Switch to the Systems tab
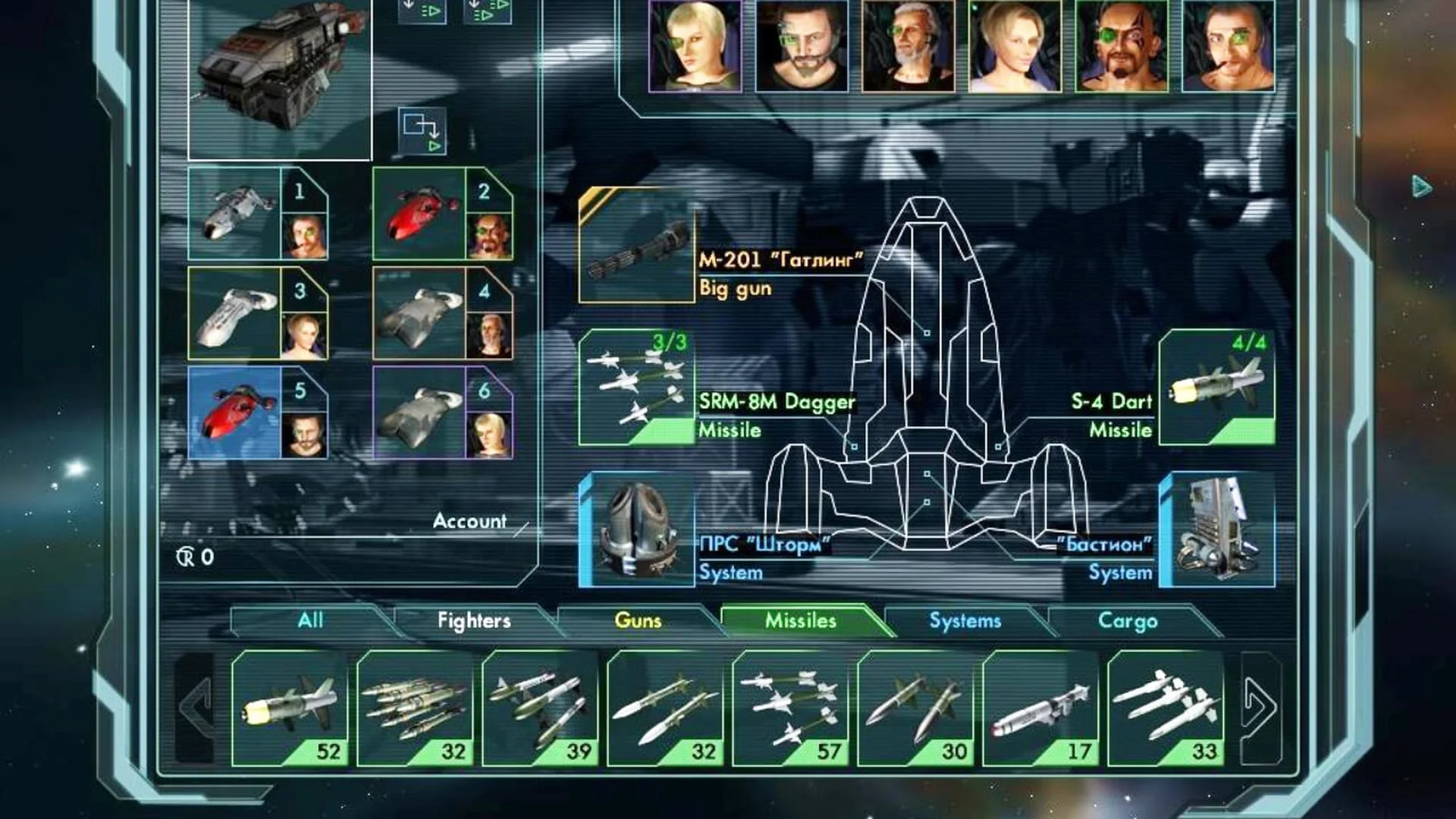The image size is (1456, 819). [x=965, y=620]
